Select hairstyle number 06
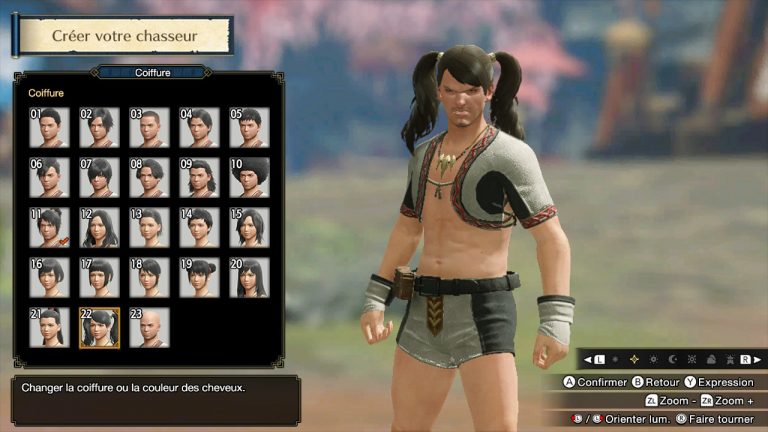 click(49, 178)
